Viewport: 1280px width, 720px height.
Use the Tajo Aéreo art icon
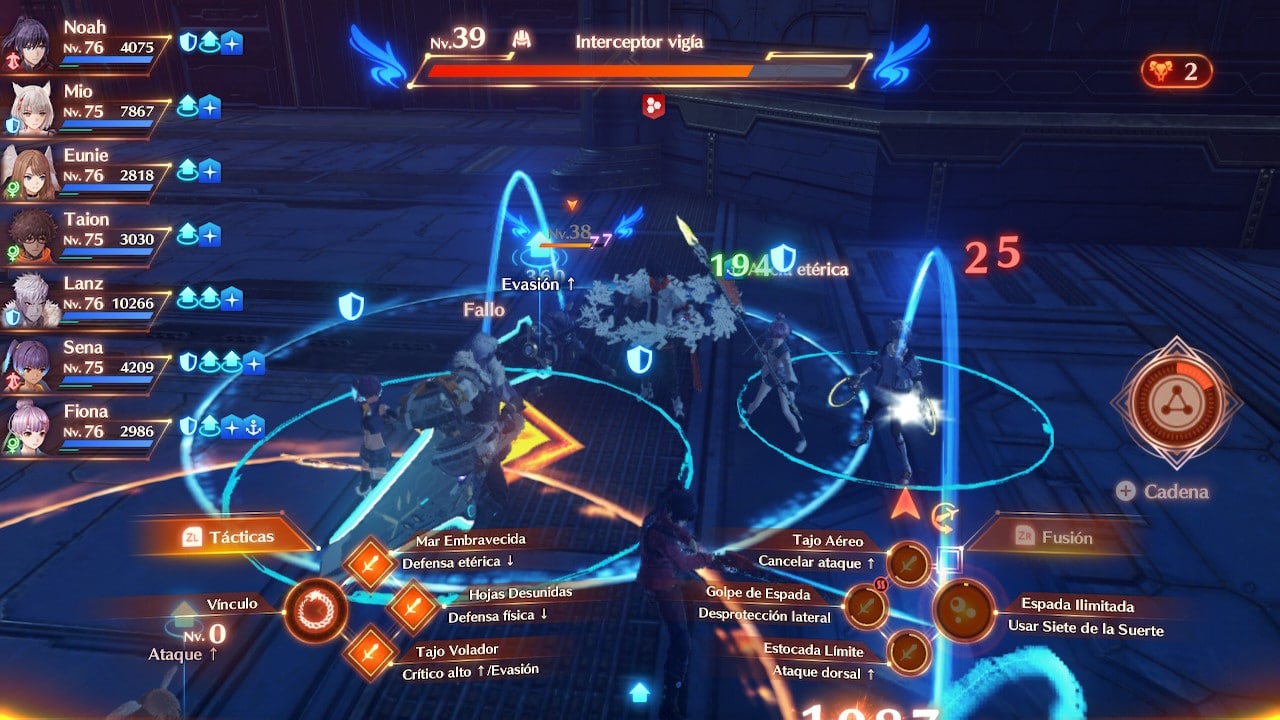(908, 564)
